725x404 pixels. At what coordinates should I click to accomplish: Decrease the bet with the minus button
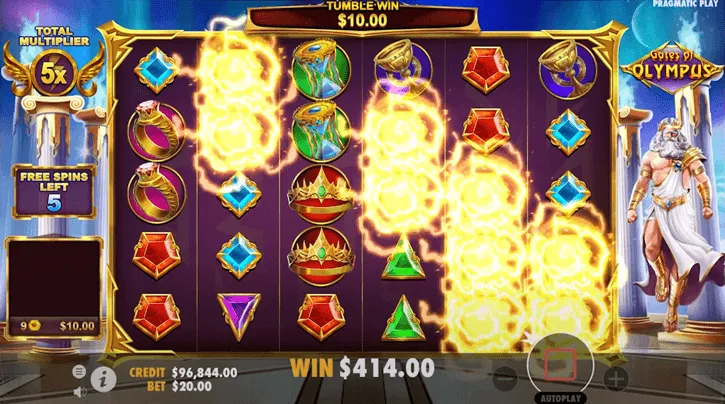coord(506,378)
